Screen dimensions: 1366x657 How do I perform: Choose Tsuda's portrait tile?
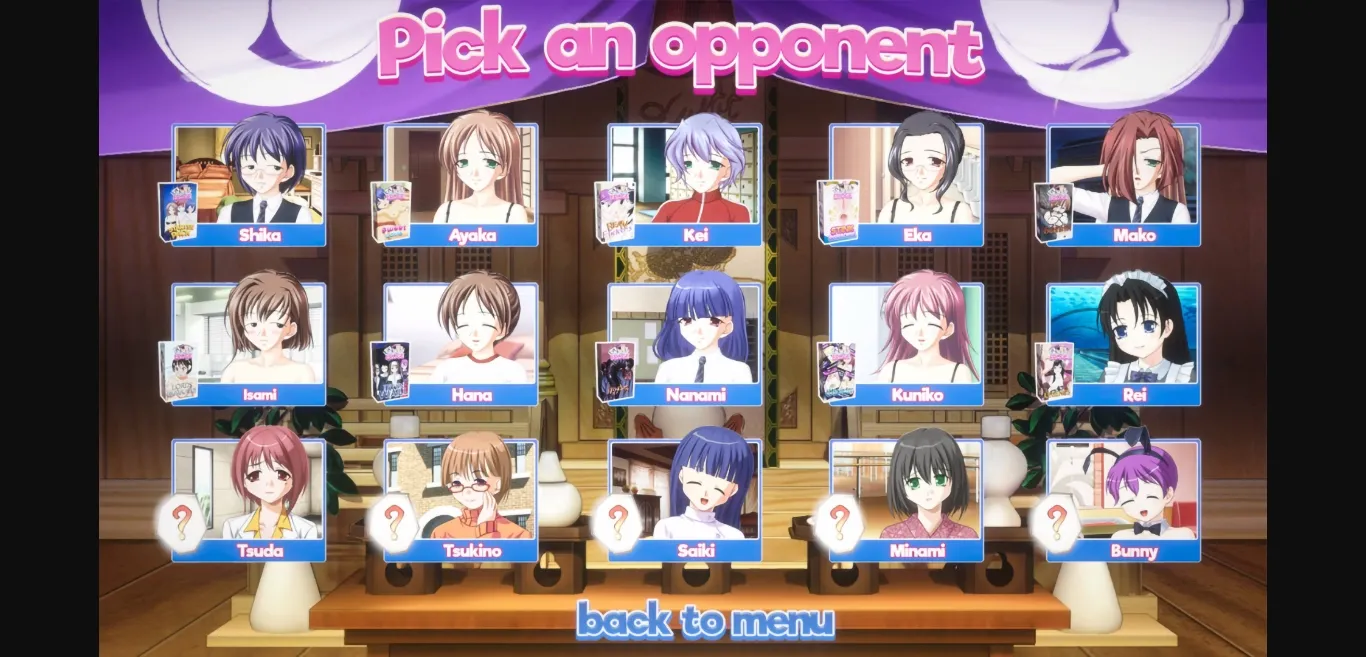click(260, 496)
